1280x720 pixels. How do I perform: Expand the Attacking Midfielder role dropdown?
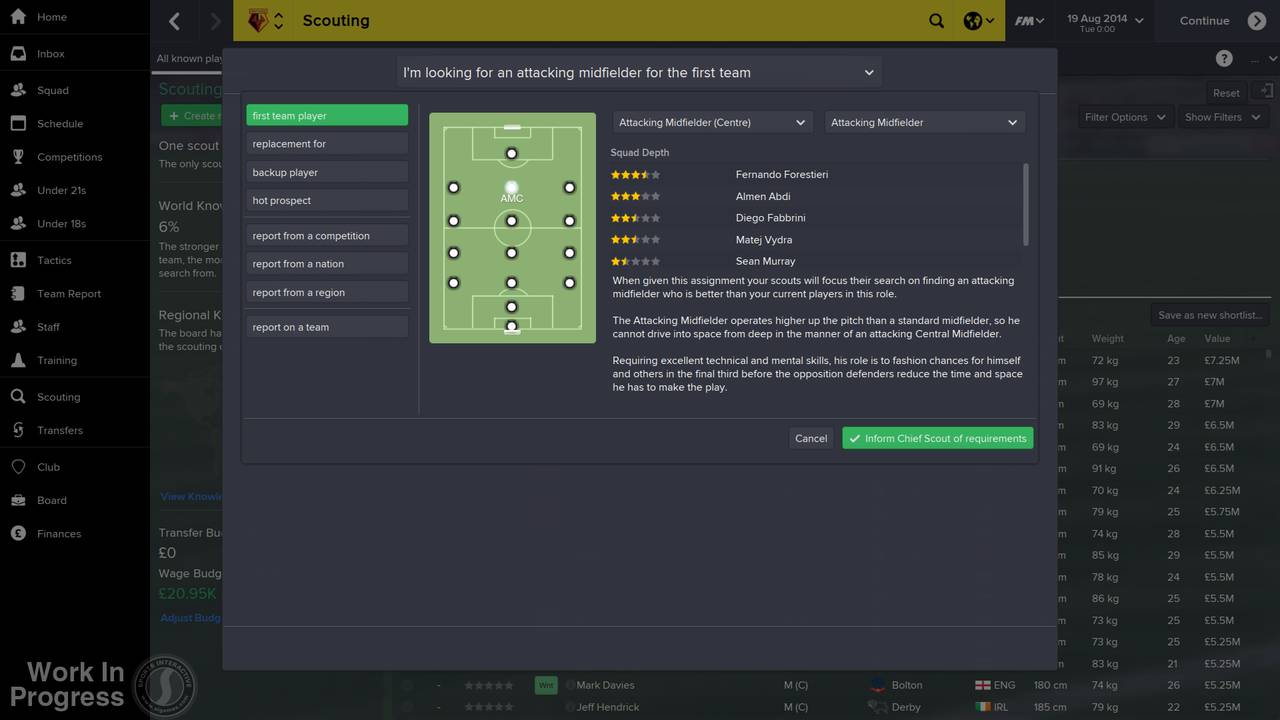[x=922, y=122]
